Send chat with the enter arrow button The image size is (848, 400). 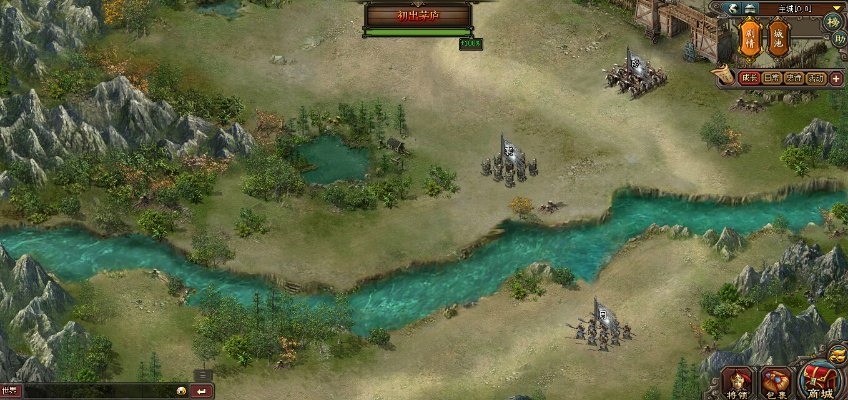pos(202,391)
